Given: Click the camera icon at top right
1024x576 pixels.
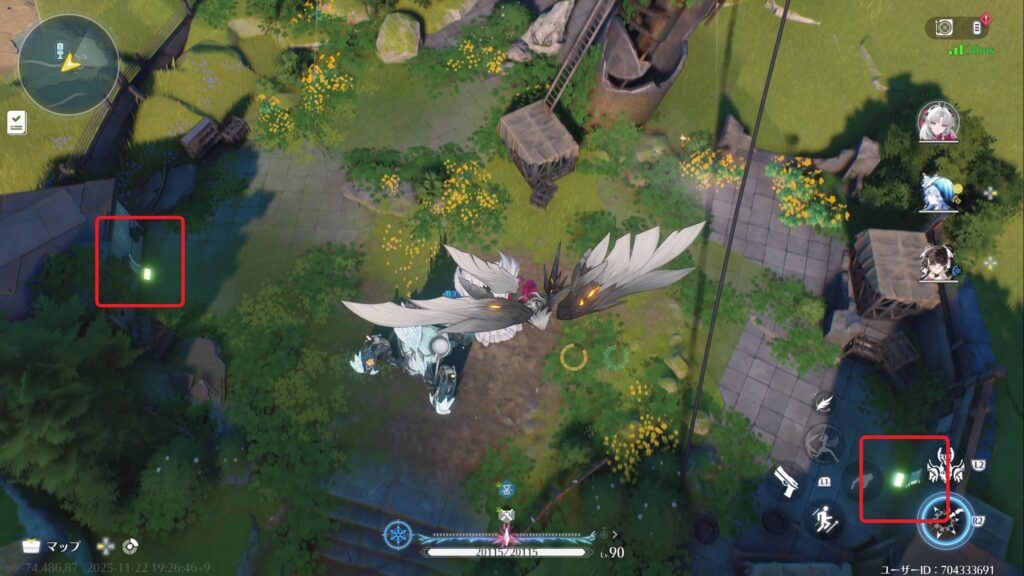Looking at the screenshot, I should [943, 27].
